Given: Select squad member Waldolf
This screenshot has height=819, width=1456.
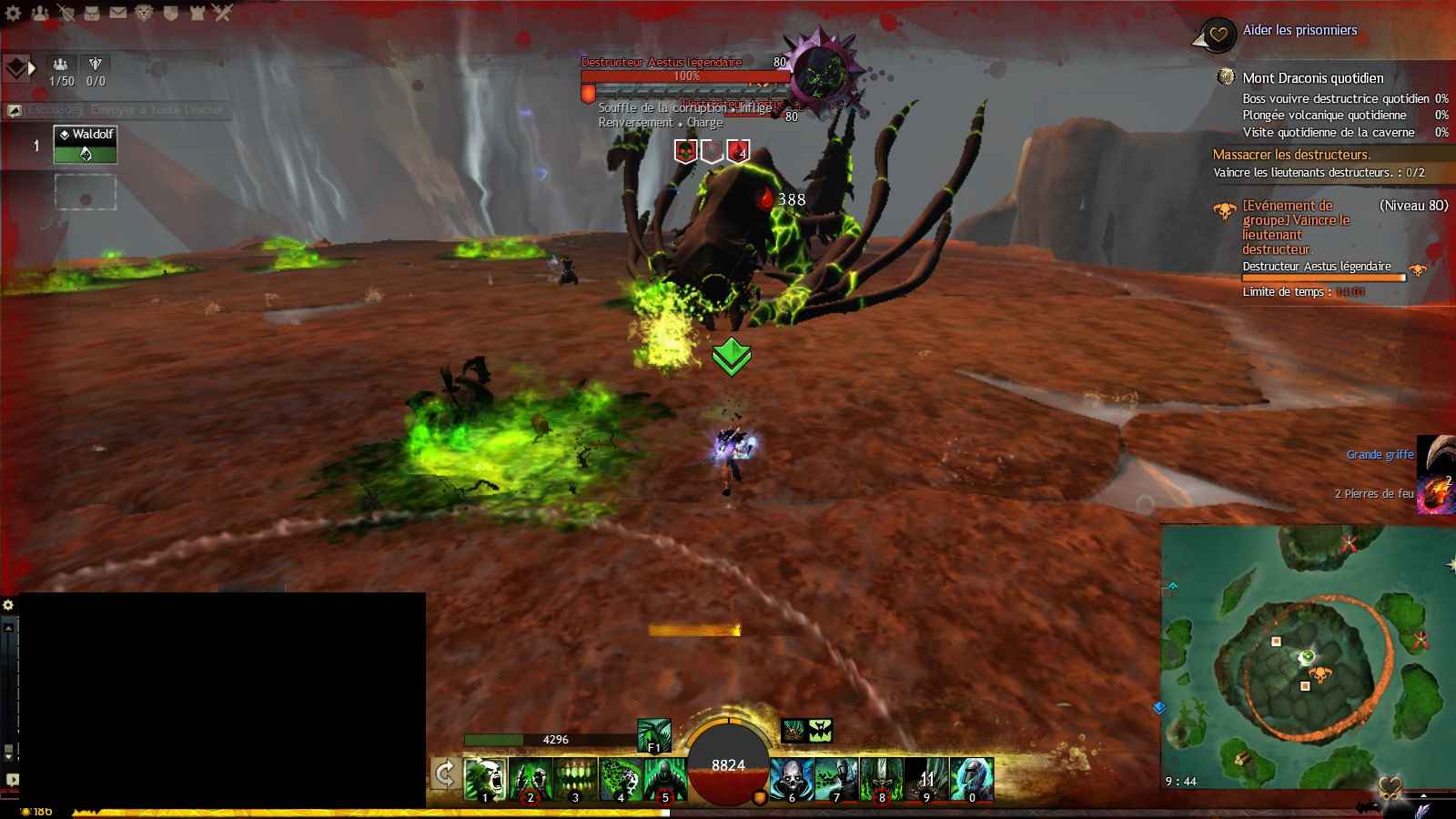Looking at the screenshot, I should point(86,145).
